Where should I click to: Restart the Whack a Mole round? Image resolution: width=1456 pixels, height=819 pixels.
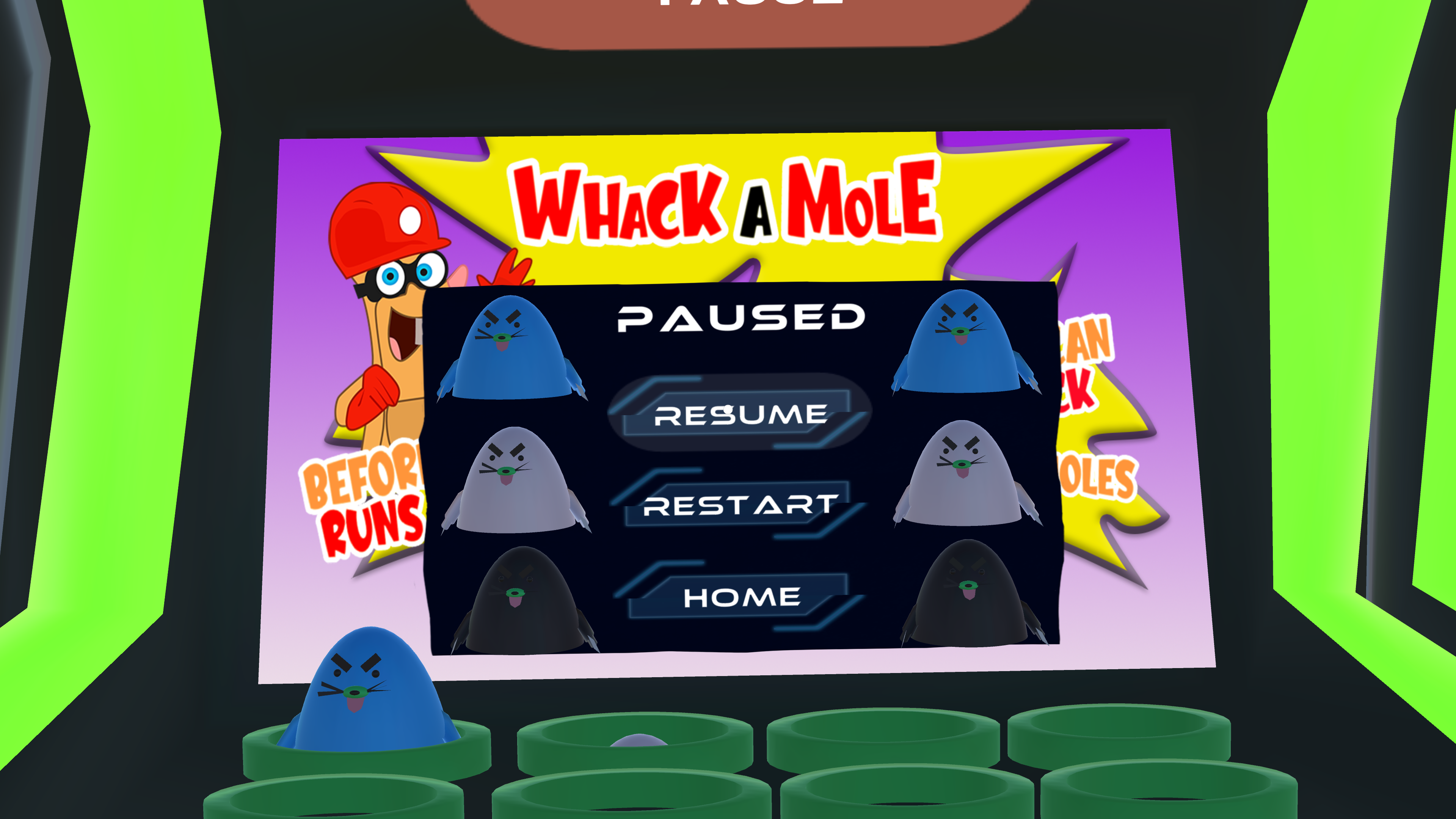740,505
